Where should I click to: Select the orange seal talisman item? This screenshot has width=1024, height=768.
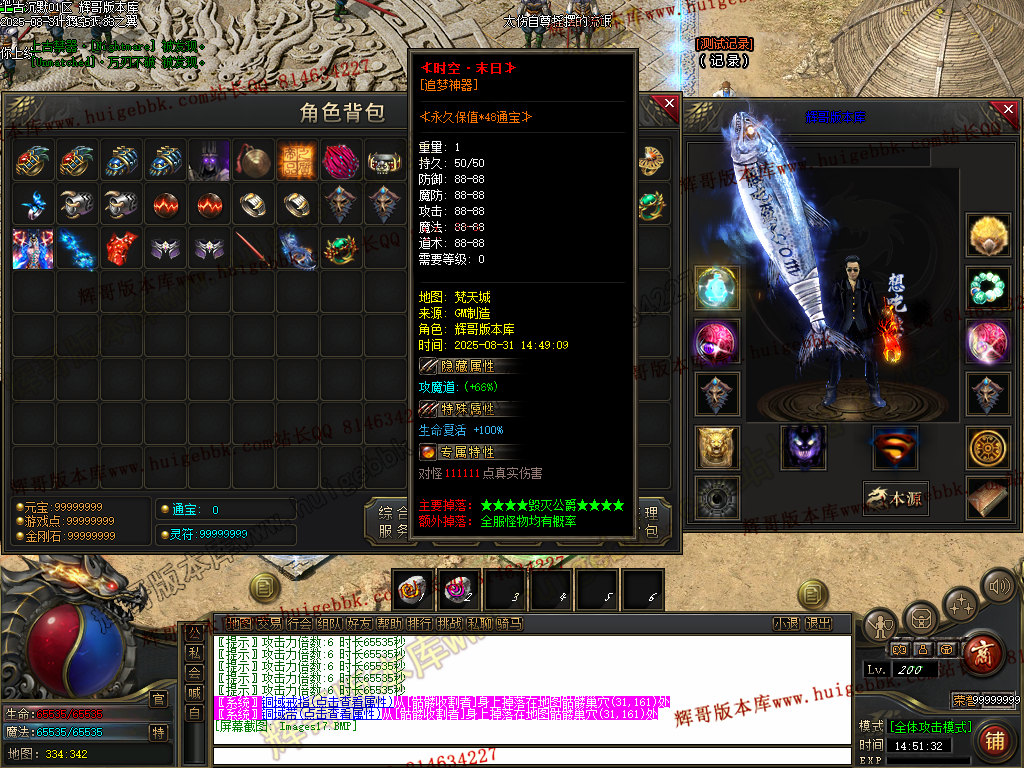click(x=298, y=160)
